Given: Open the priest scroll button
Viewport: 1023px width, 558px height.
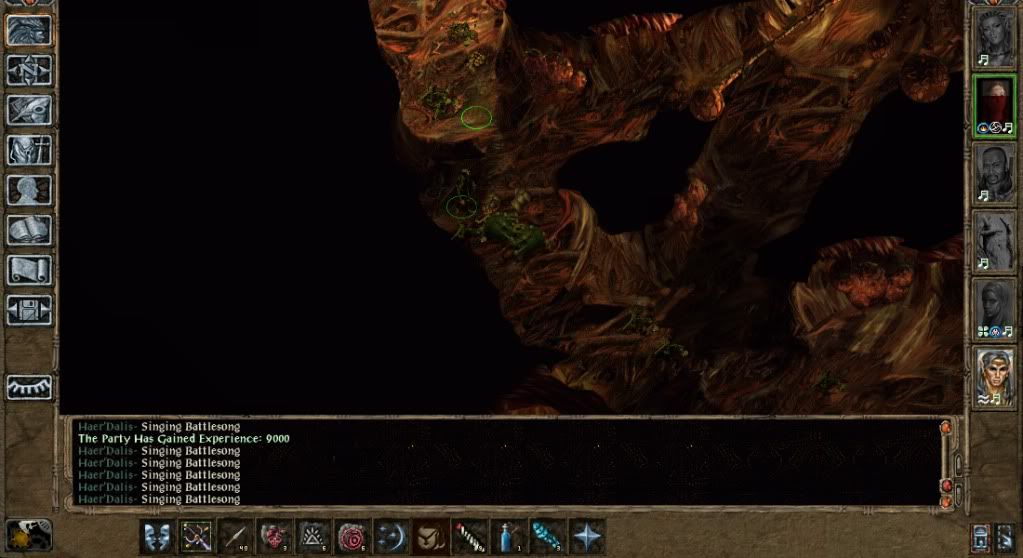Looking at the screenshot, I should point(29,270).
